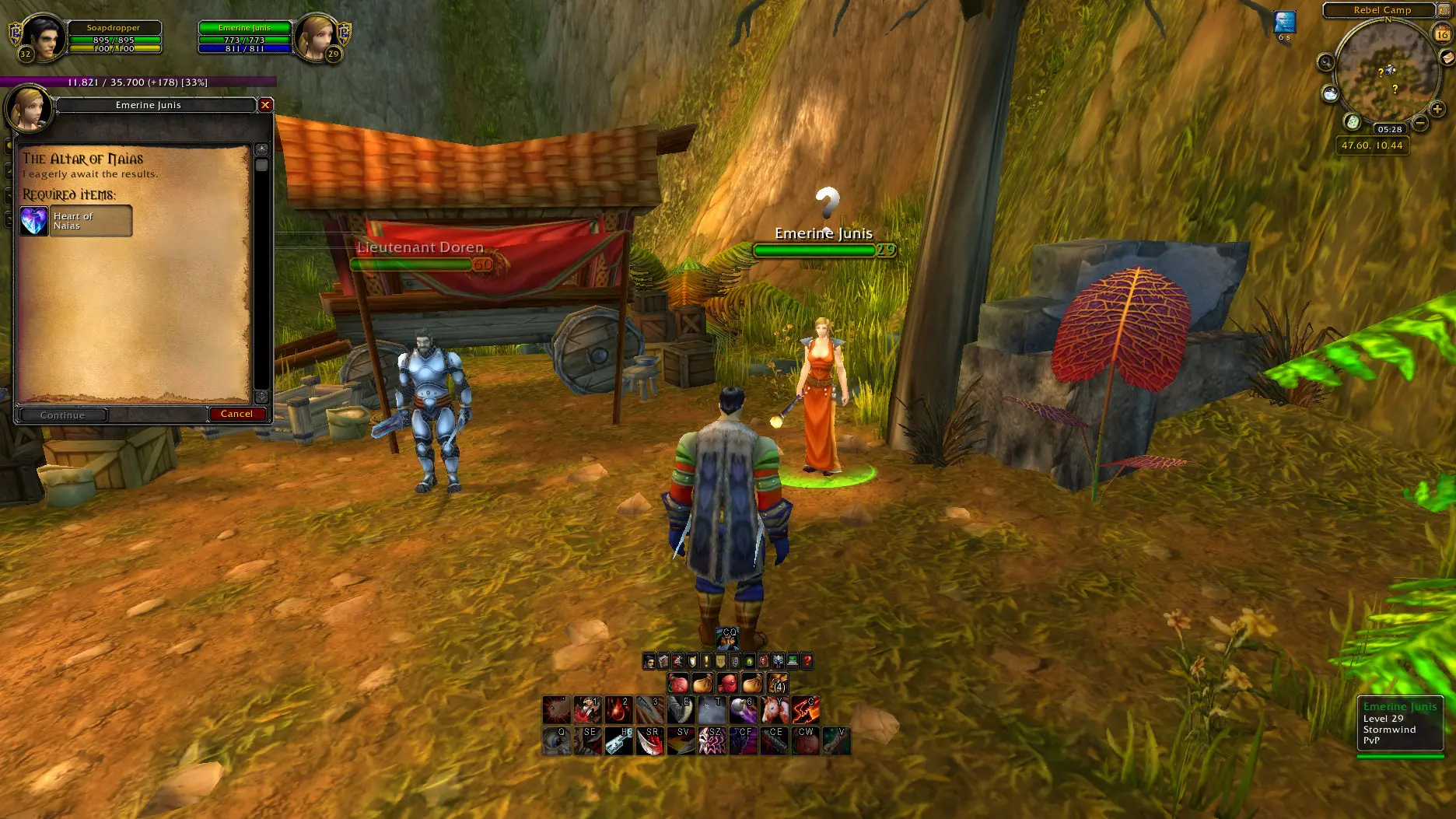Click the Continue button in quest window

[62, 415]
